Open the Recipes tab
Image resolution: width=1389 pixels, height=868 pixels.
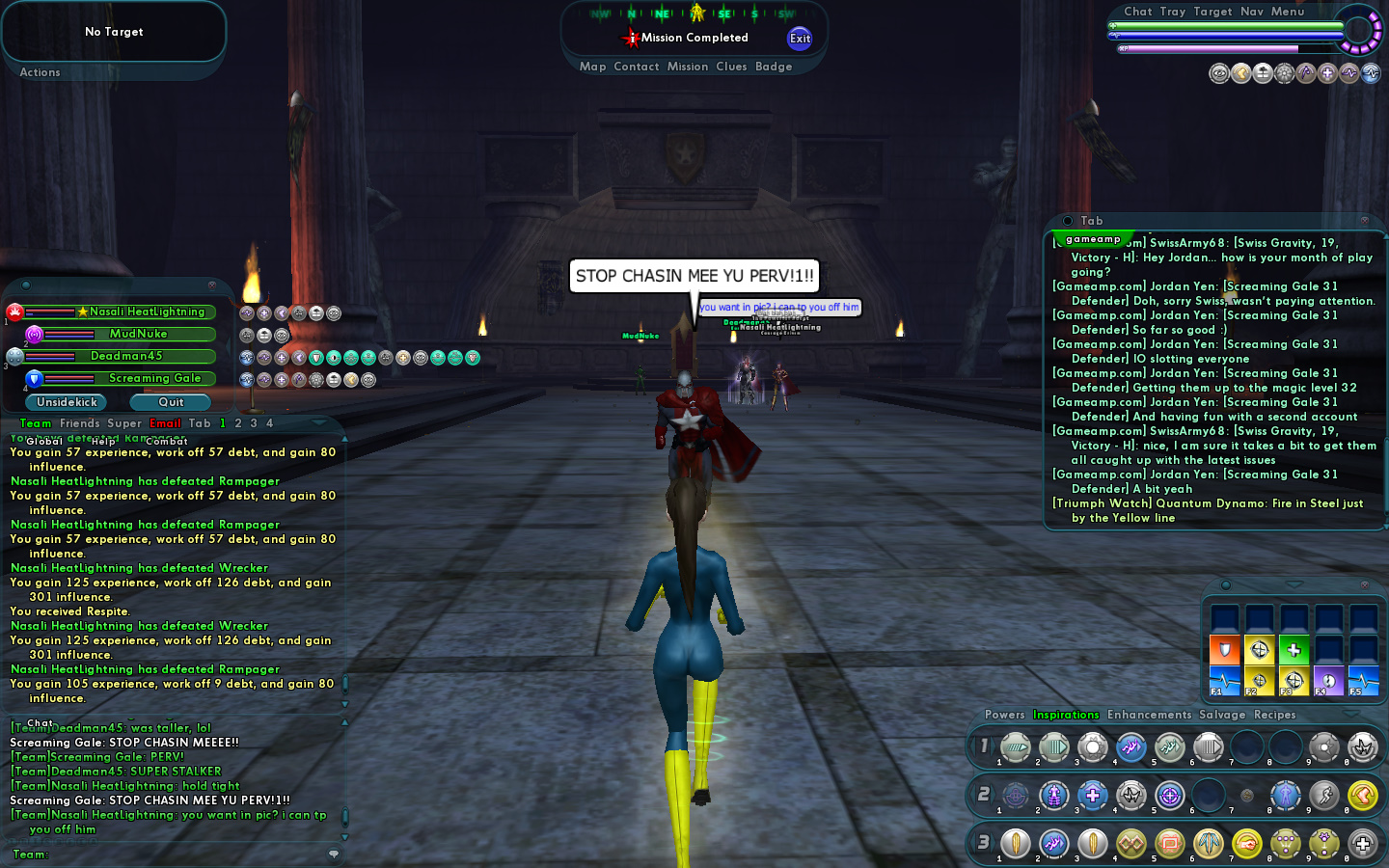(1275, 715)
